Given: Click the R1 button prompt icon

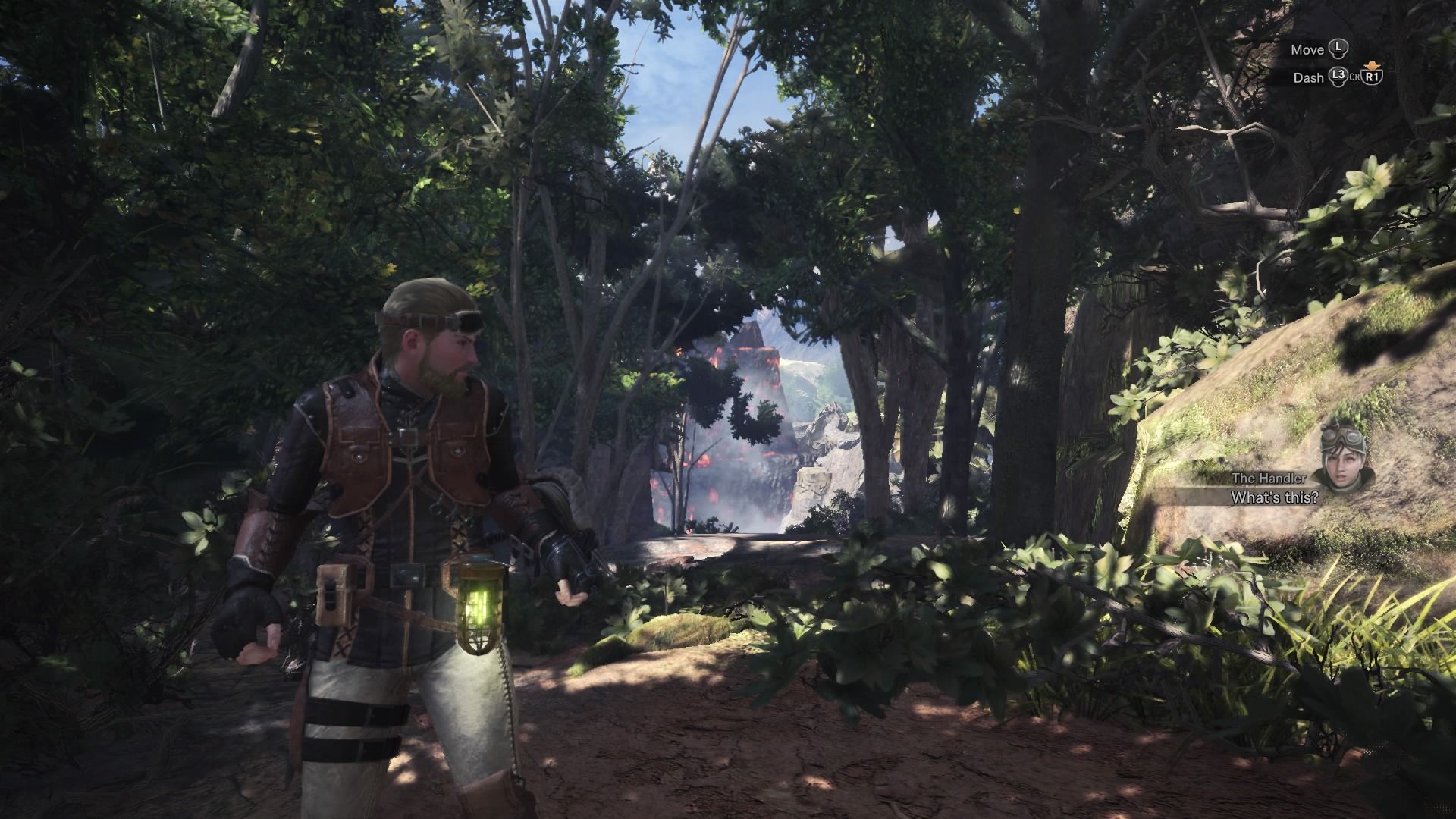Looking at the screenshot, I should click(x=1373, y=79).
